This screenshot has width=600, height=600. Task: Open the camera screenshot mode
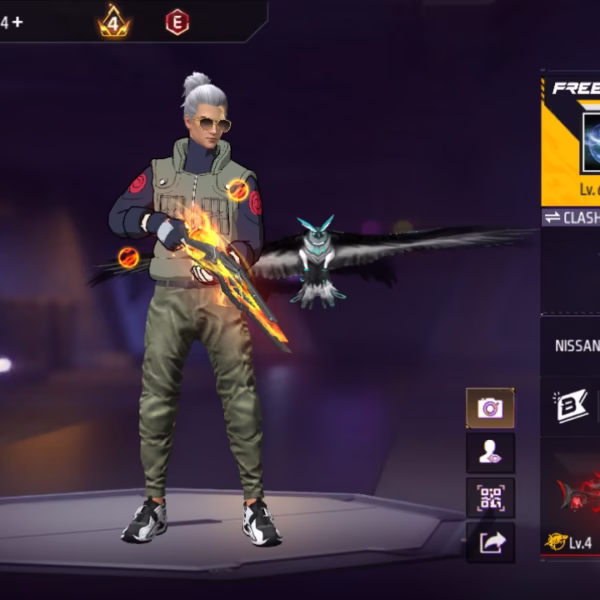(490, 407)
